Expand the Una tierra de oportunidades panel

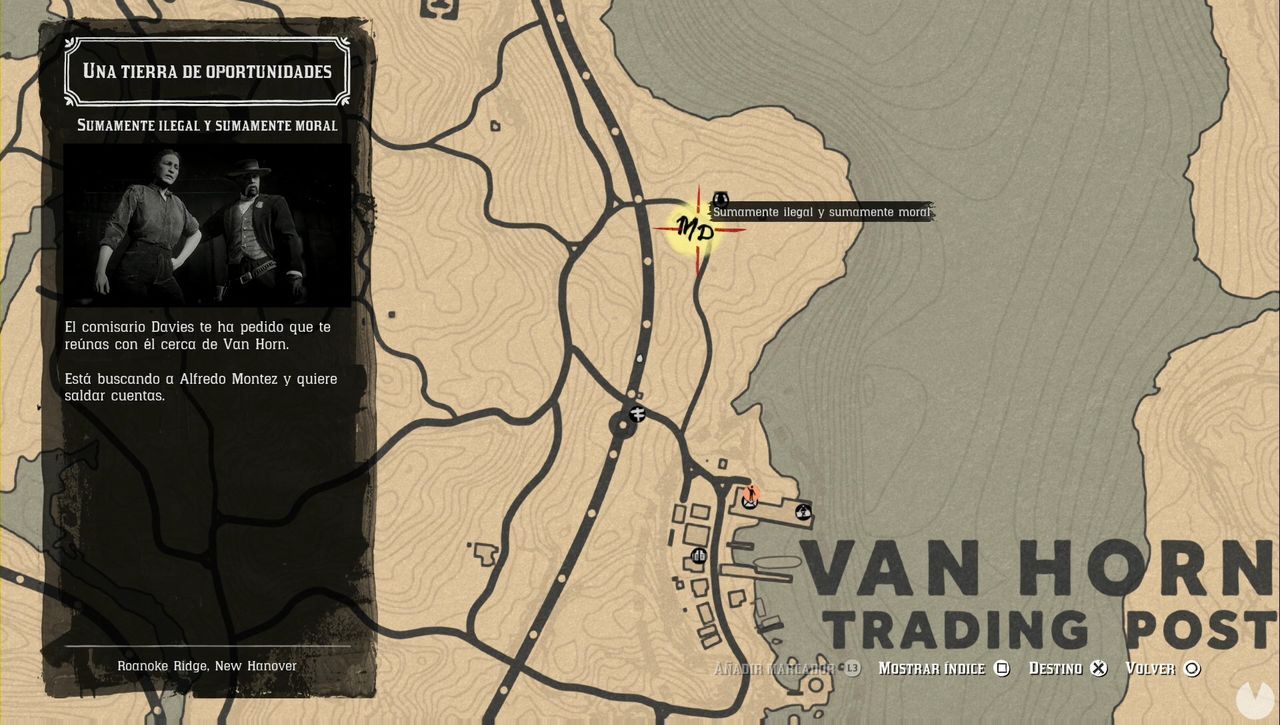[207, 70]
